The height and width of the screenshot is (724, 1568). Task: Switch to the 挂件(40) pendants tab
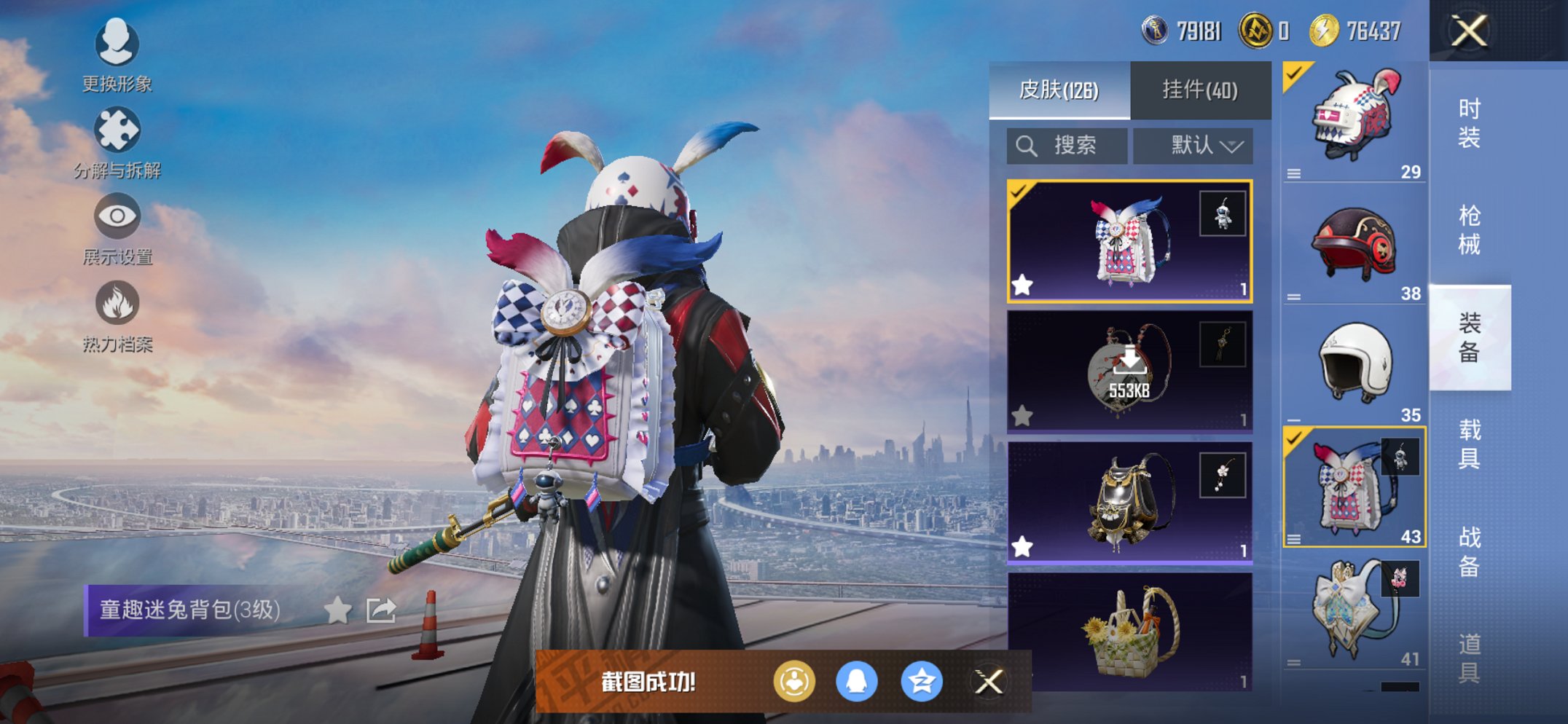point(1201,90)
